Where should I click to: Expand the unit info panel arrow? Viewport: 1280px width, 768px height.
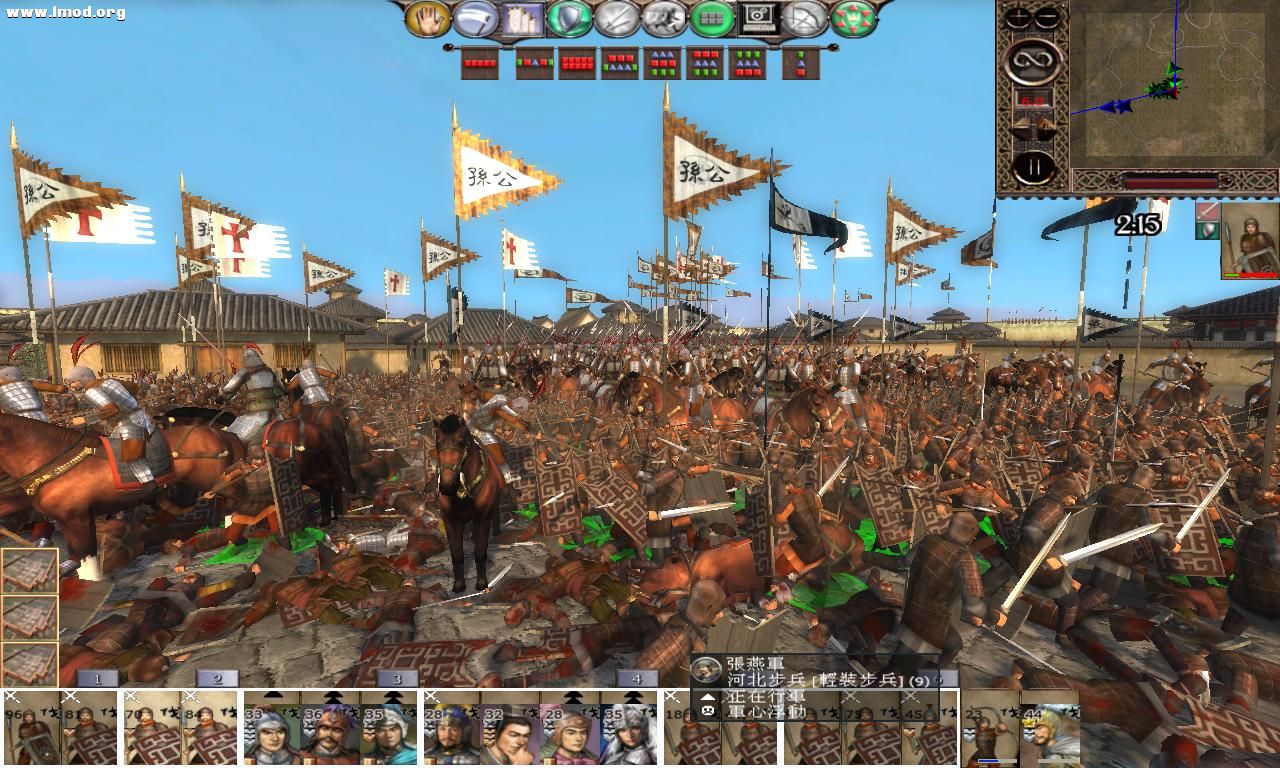tap(708, 696)
